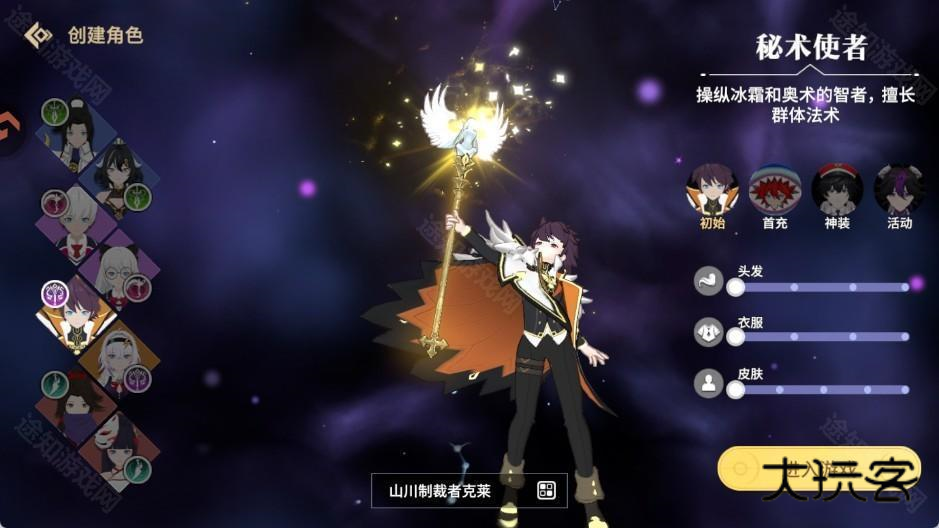Switch to the 活动 costume
Viewport: 939px width, 528px height.
pos(899,189)
